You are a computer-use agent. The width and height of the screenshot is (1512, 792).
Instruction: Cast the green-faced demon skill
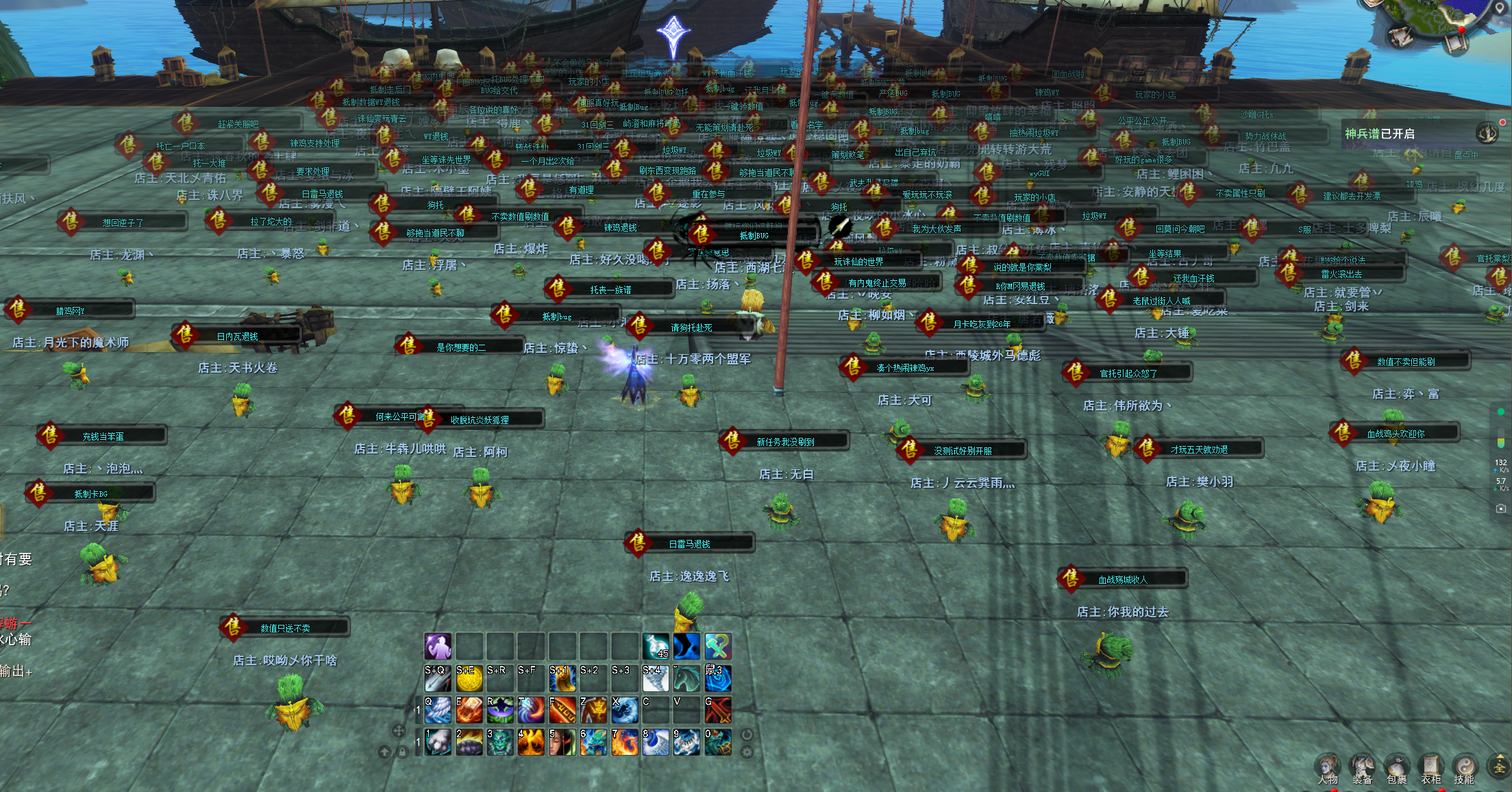[499, 743]
